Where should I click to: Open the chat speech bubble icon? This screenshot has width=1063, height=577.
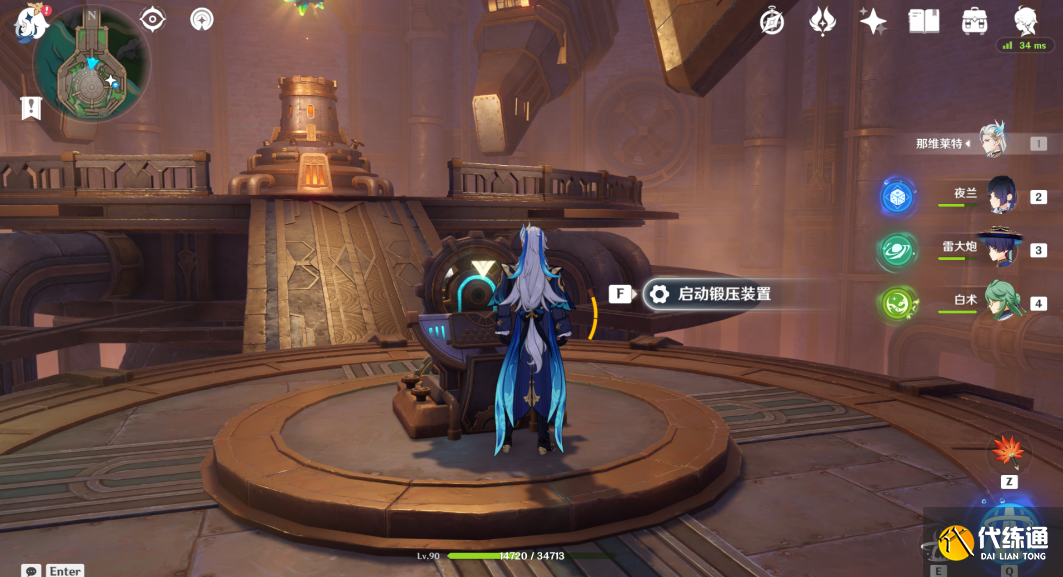[31, 571]
